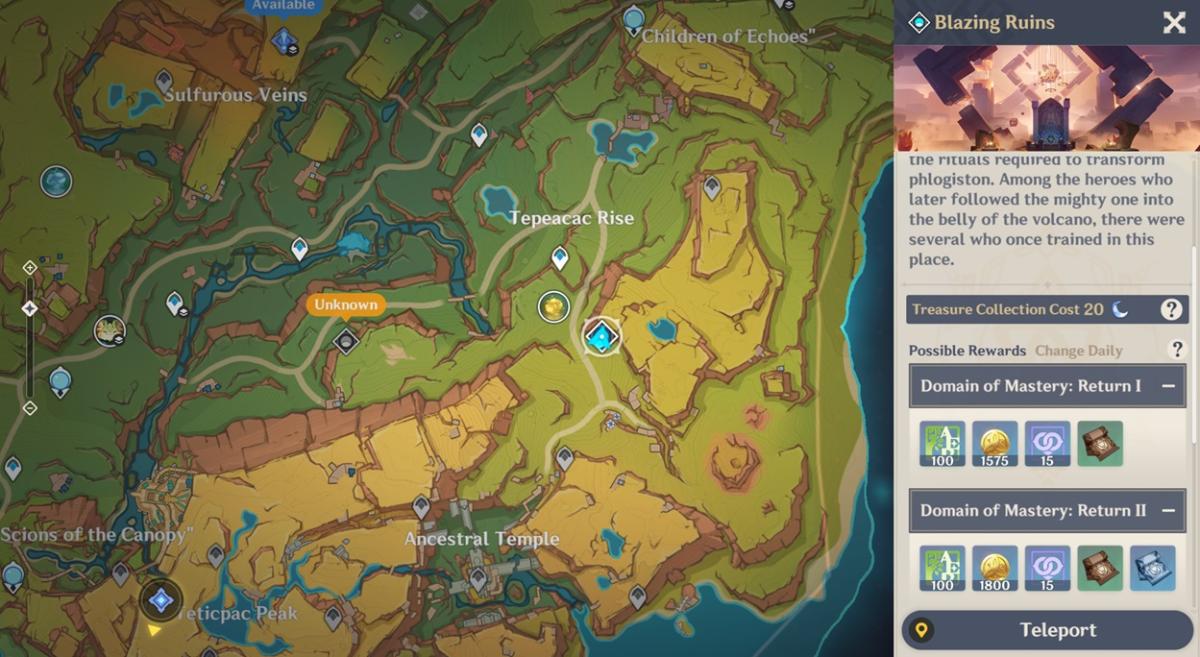Click the map zoom-out minus button
Image resolution: width=1200 pixels, height=657 pixels.
29,408
